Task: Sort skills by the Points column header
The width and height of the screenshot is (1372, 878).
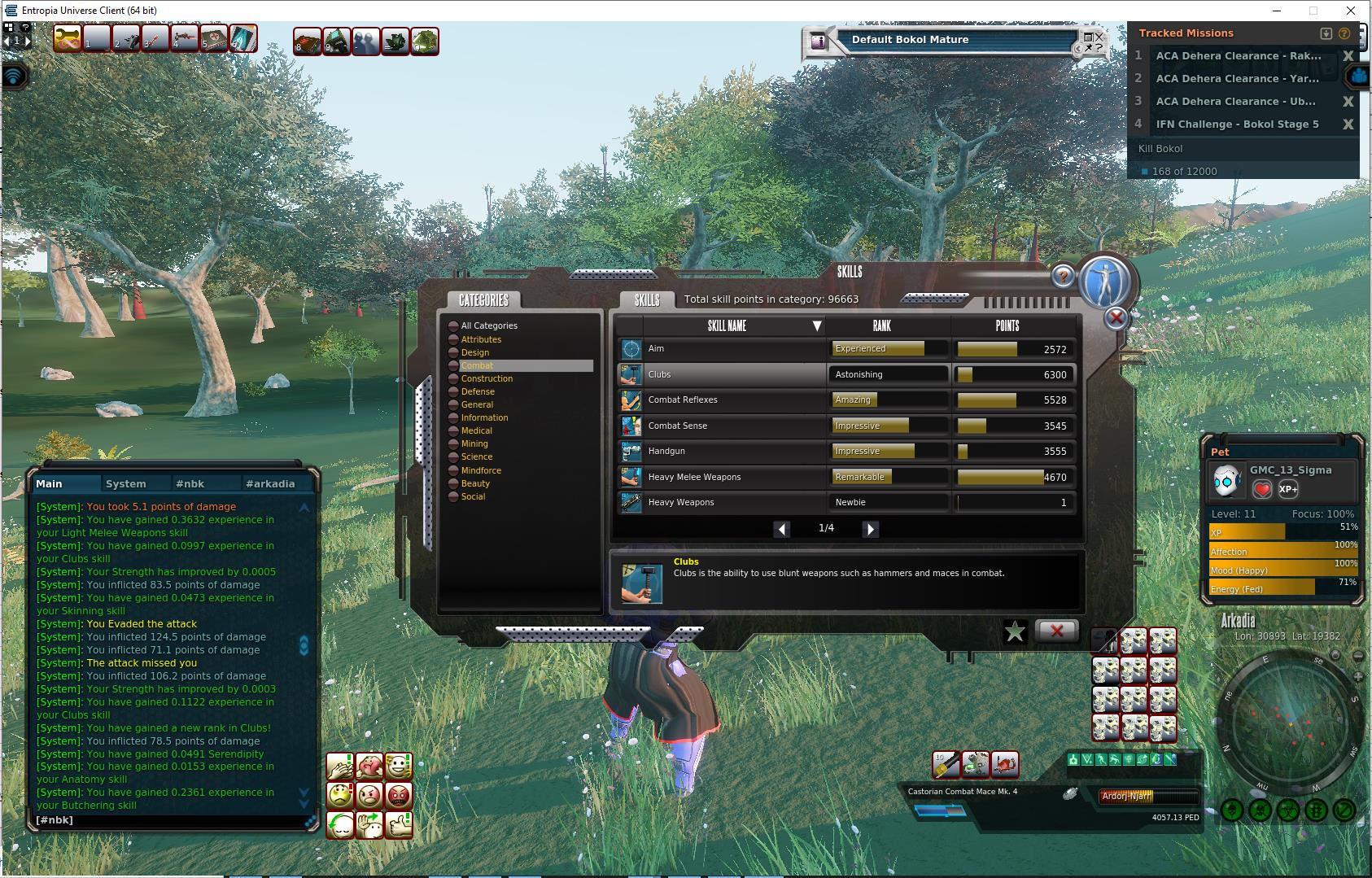Action: point(1007,325)
